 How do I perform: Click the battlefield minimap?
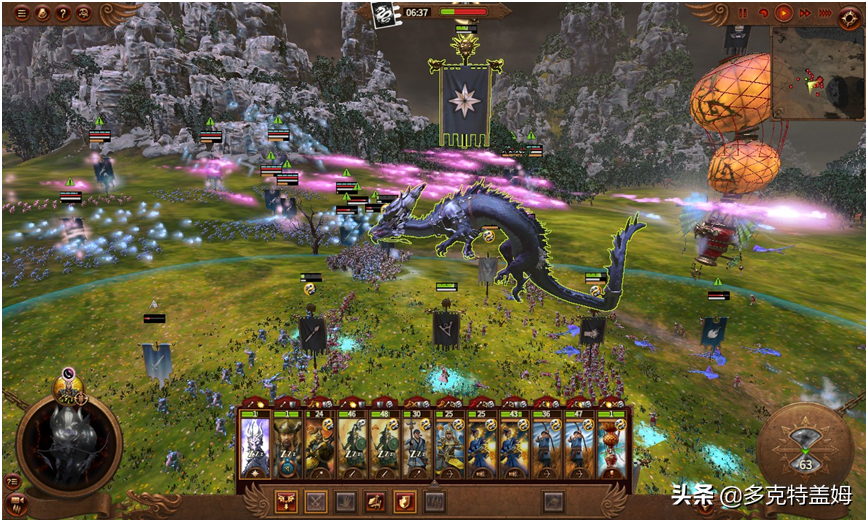tap(817, 72)
